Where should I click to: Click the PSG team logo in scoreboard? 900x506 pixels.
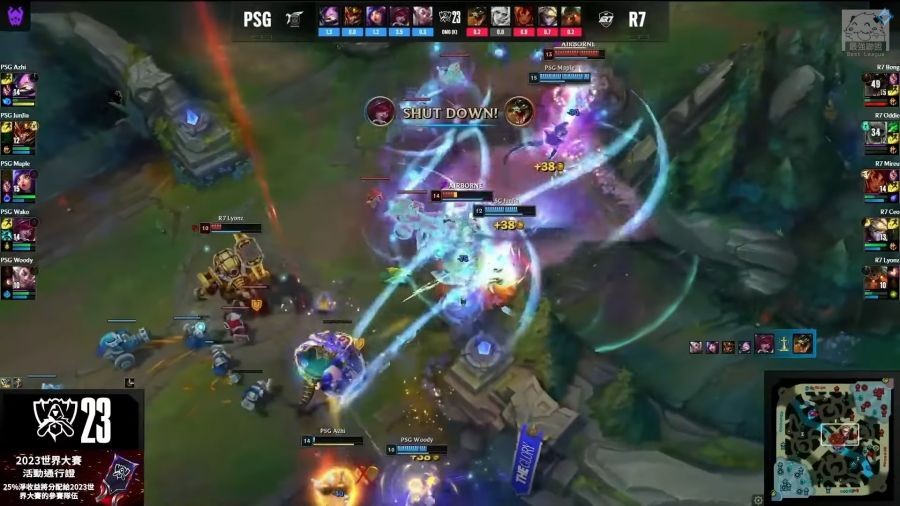[295, 19]
